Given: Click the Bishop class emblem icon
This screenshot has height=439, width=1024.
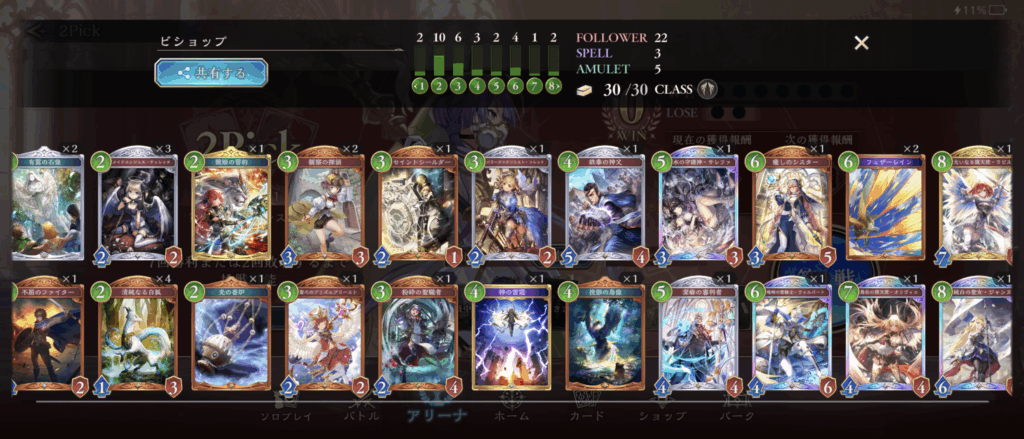Looking at the screenshot, I should click(708, 89).
